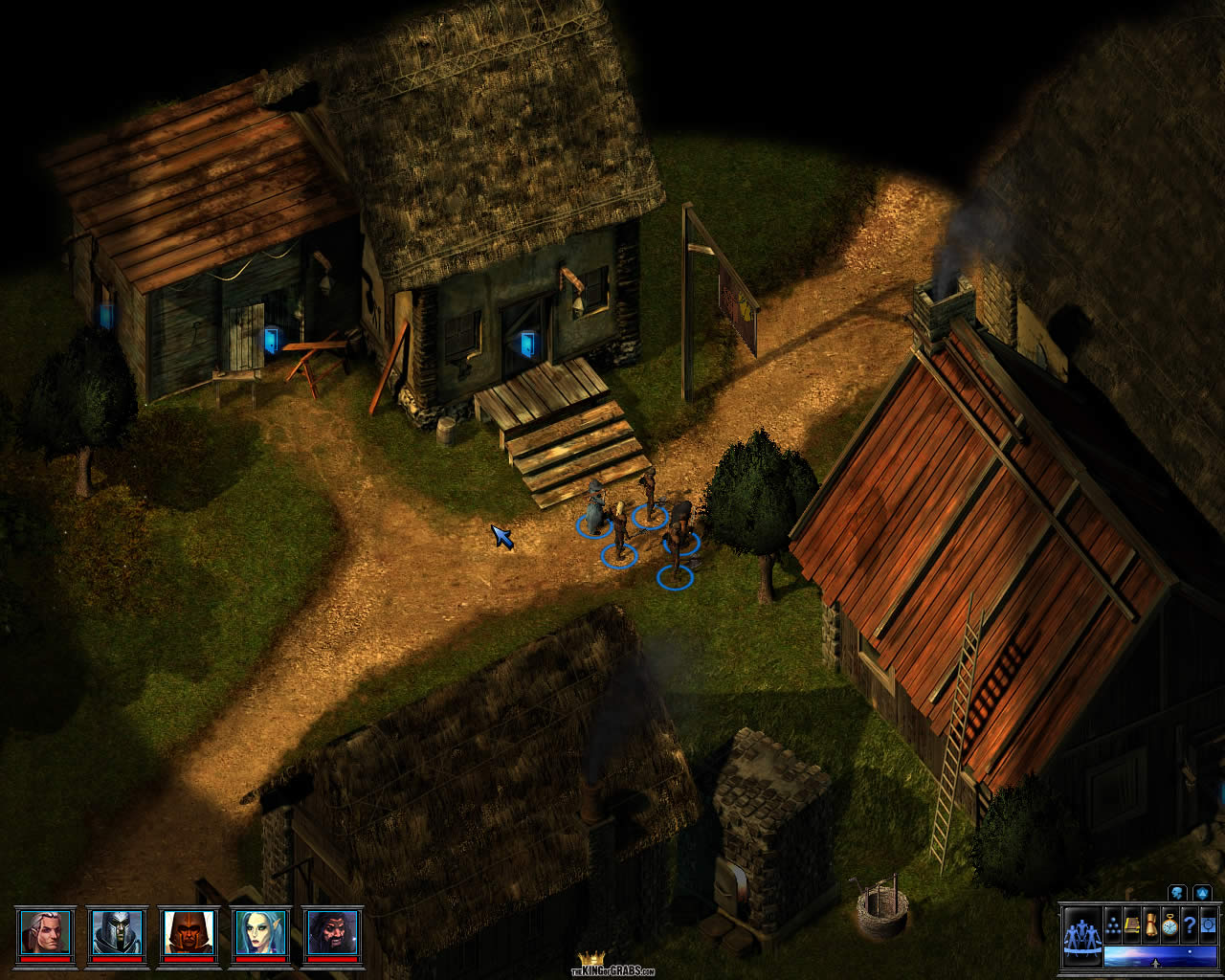Click the pocket watch icon
This screenshot has width=1225, height=980.
[x=1169, y=925]
